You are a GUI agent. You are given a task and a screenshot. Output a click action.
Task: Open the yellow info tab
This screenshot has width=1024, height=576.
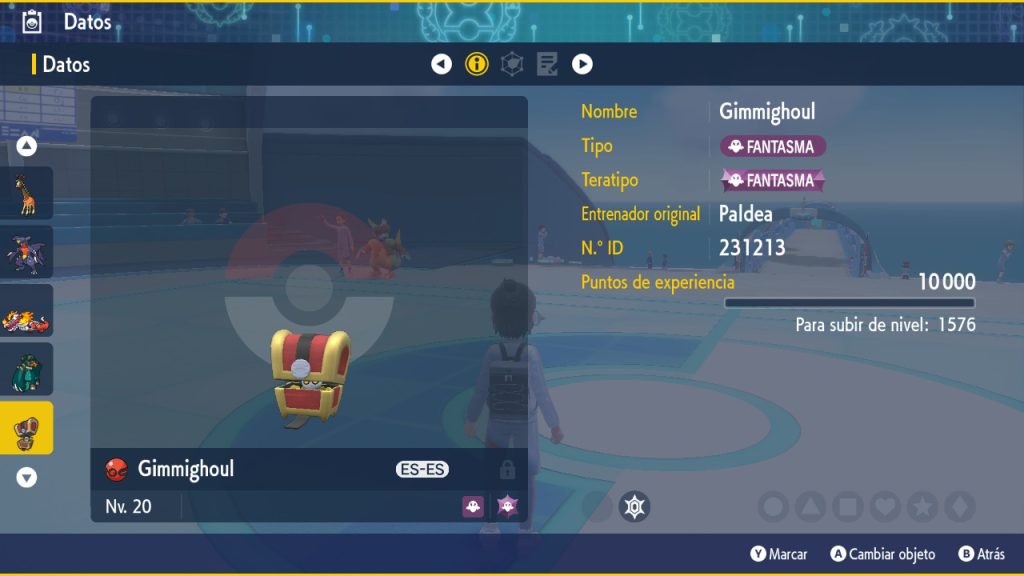pyautogui.click(x=477, y=65)
